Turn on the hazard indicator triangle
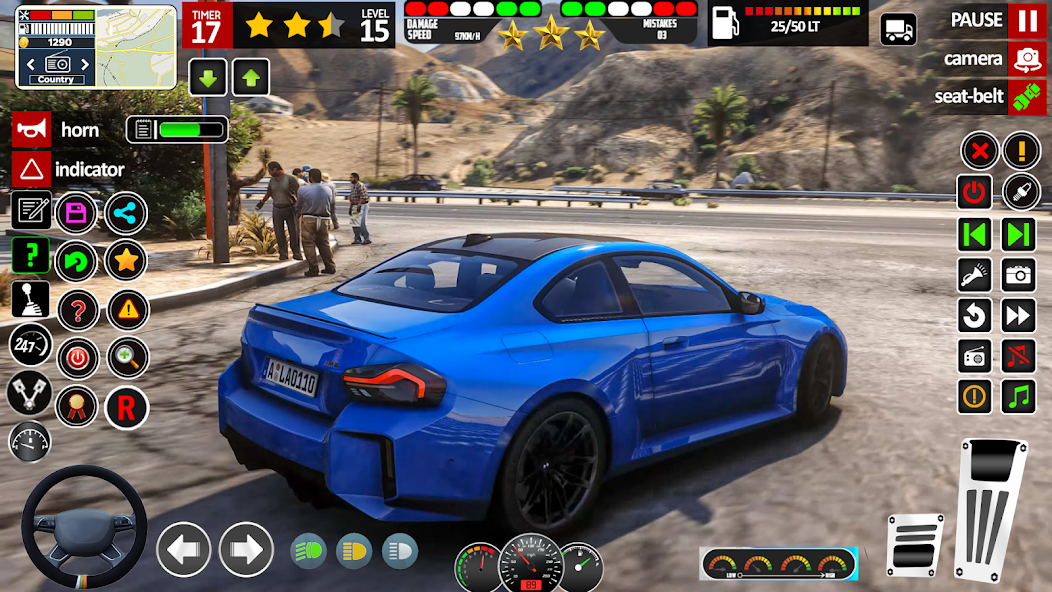1052x592 pixels. [31, 169]
